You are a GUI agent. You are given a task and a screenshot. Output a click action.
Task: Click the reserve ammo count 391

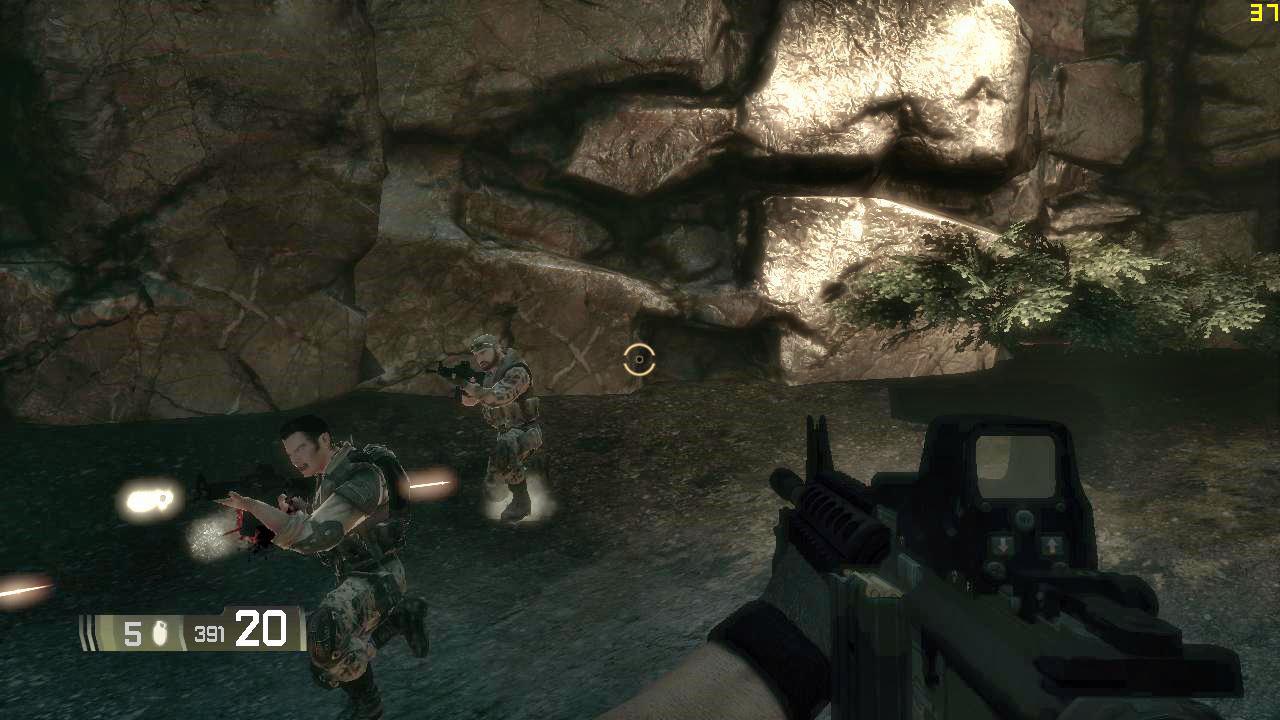210,631
